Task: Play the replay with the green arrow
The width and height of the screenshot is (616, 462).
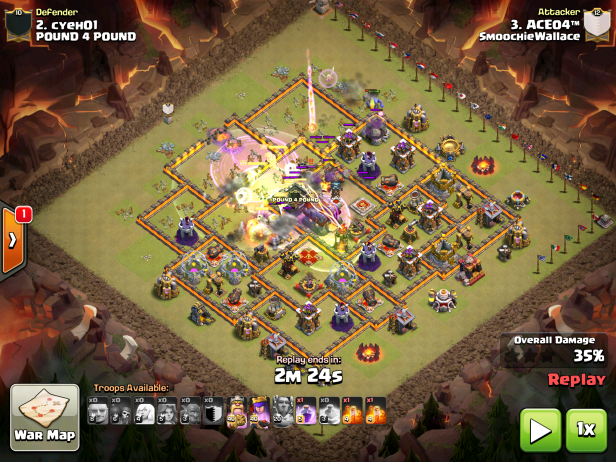Action: (539, 430)
